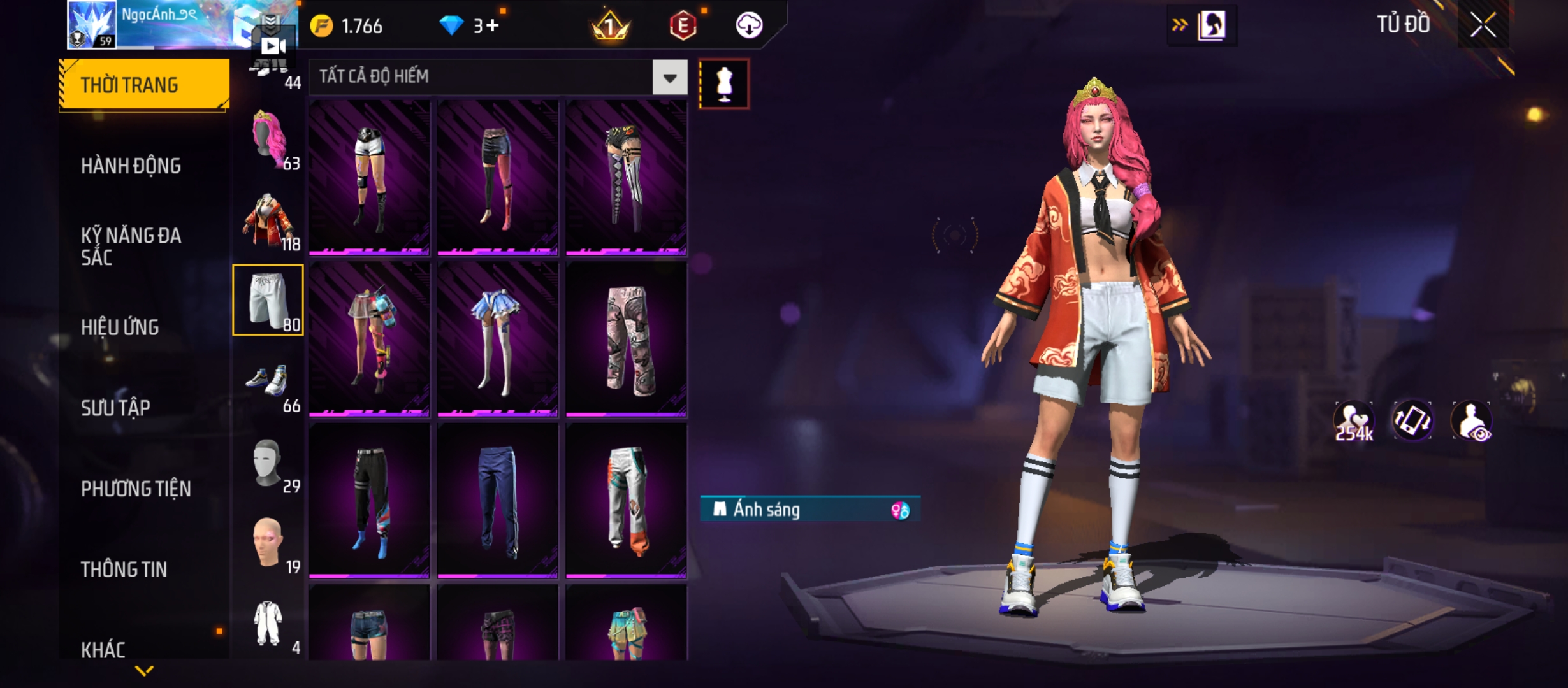Equip the navy blue track pants

[x=497, y=501]
